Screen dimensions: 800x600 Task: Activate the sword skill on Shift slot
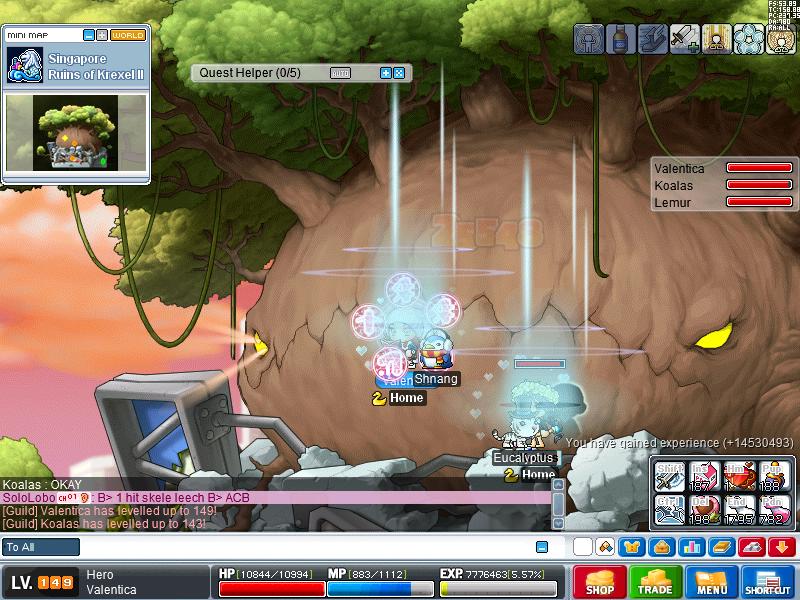[669, 476]
